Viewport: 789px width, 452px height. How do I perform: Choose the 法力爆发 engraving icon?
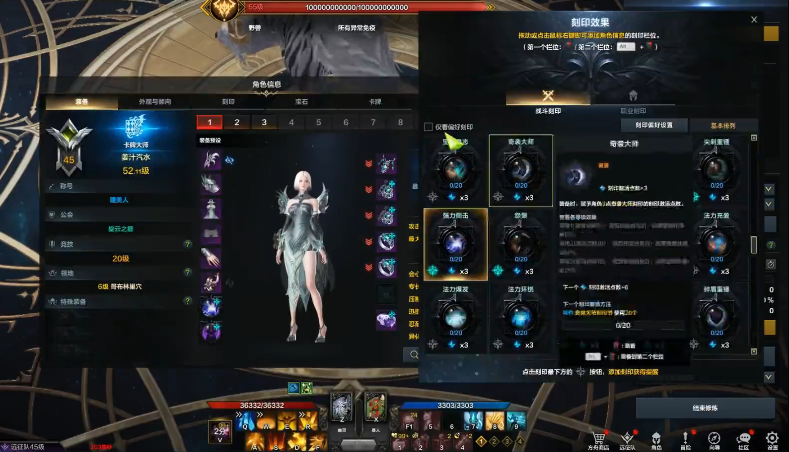pyautogui.click(x=455, y=316)
